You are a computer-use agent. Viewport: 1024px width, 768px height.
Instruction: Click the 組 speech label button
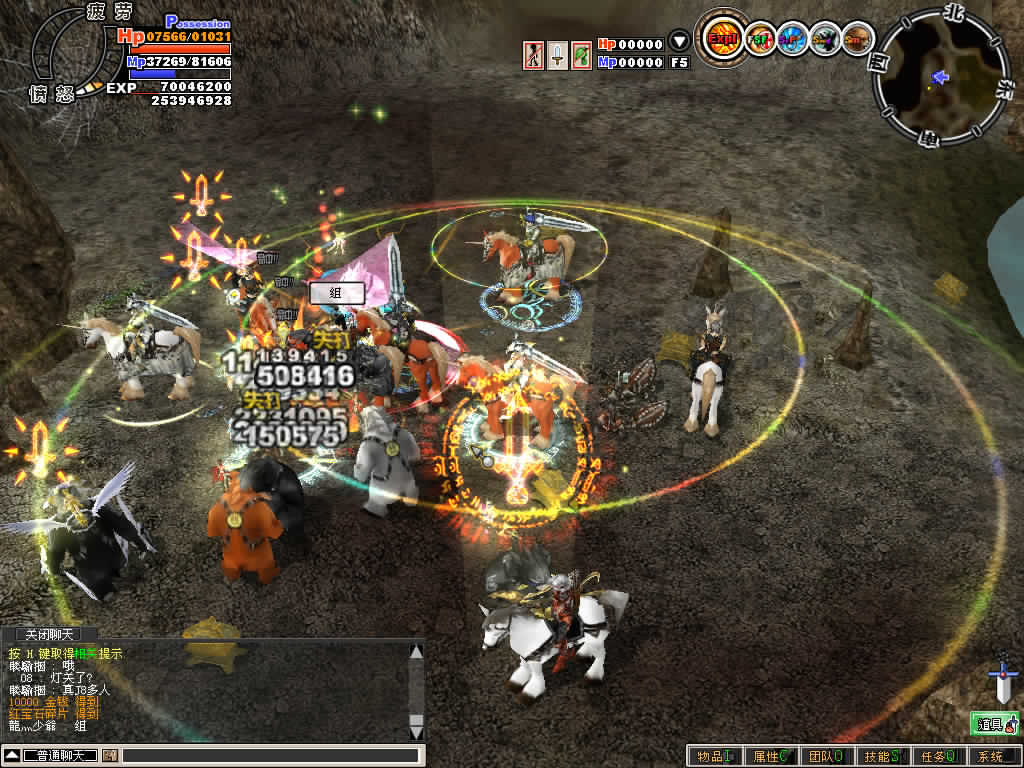(335, 293)
